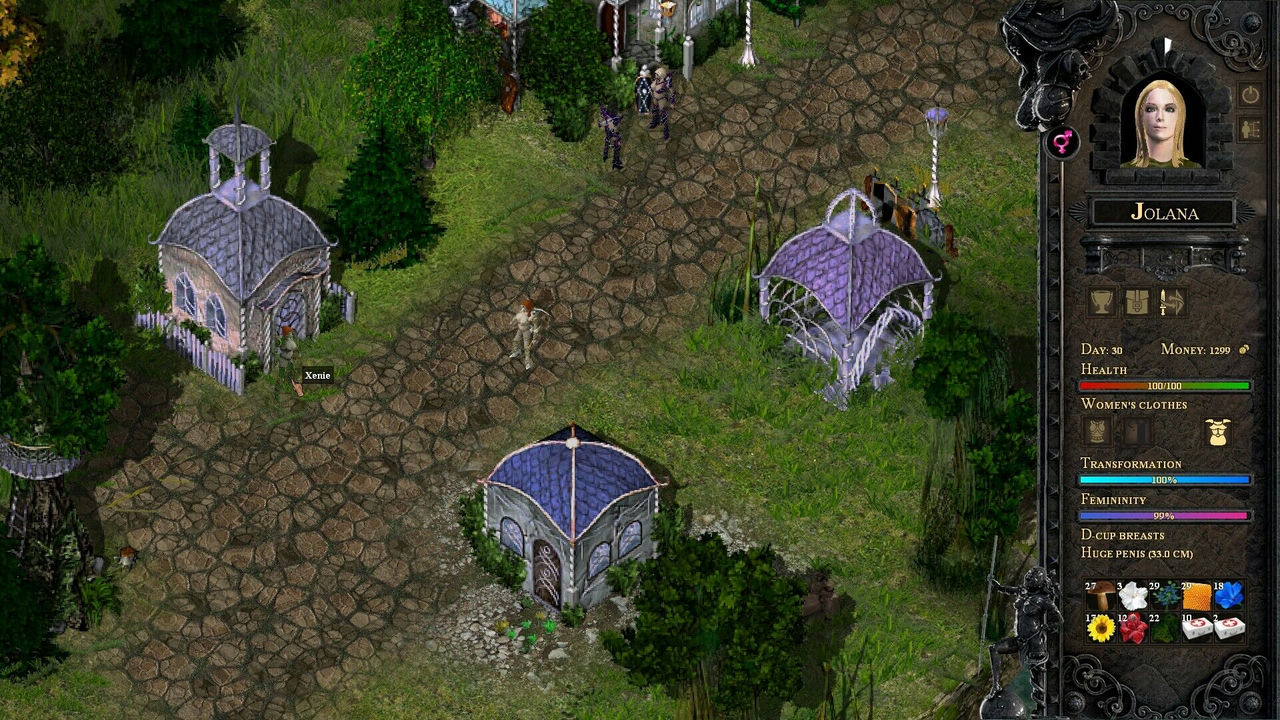1280x720 pixels.
Task: Select the blue flower with count 18
Action: click(x=1230, y=595)
